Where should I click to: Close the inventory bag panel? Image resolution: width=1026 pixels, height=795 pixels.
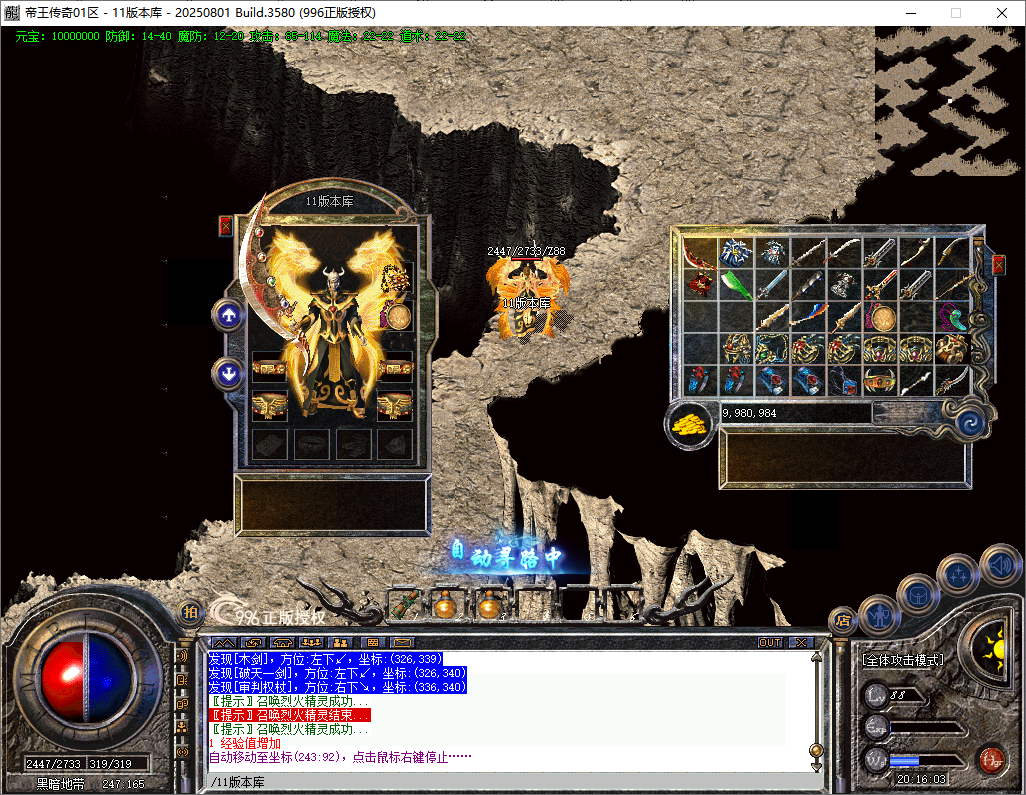click(x=998, y=265)
